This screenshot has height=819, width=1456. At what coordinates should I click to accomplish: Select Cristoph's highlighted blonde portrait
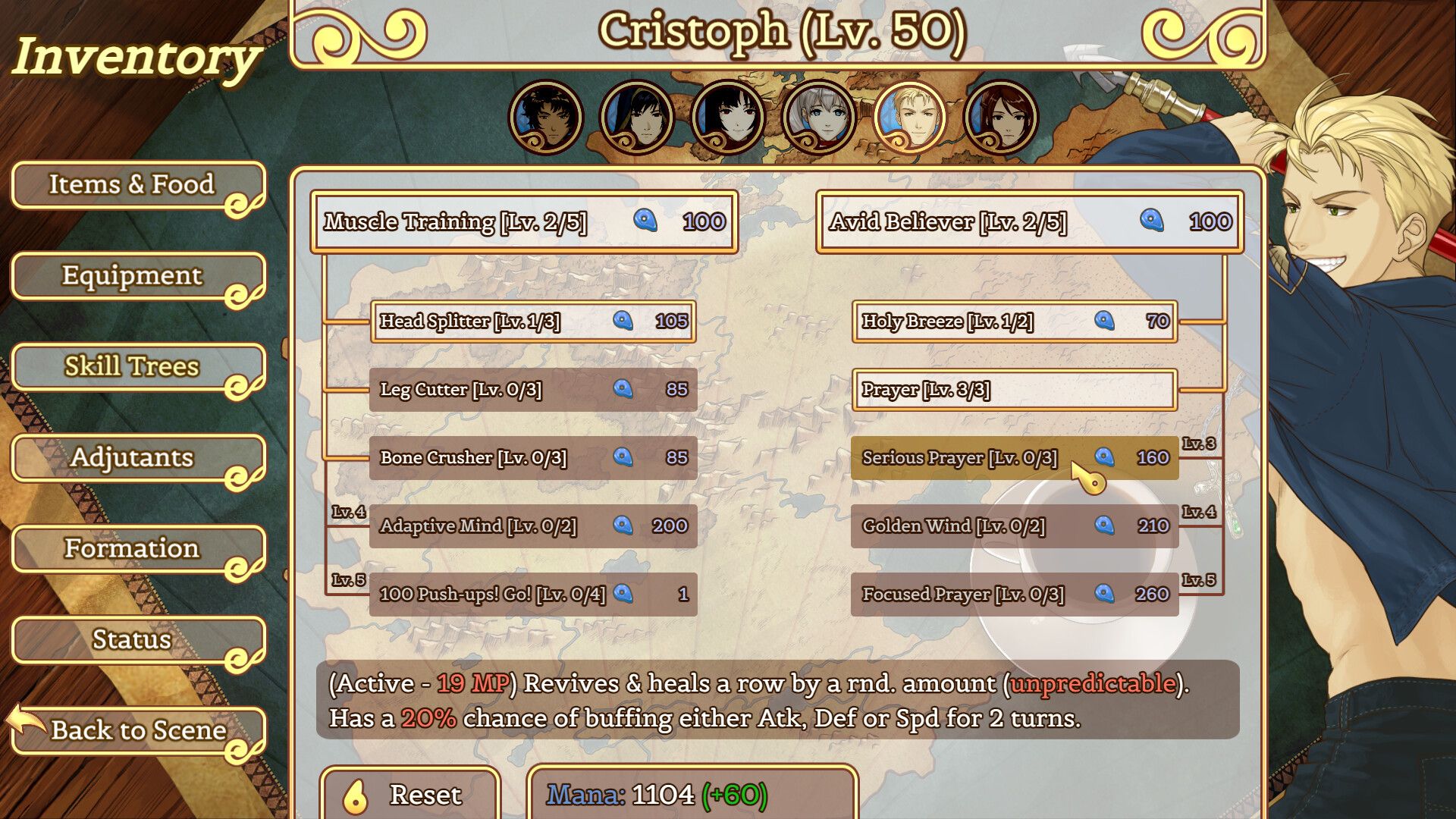(910, 118)
